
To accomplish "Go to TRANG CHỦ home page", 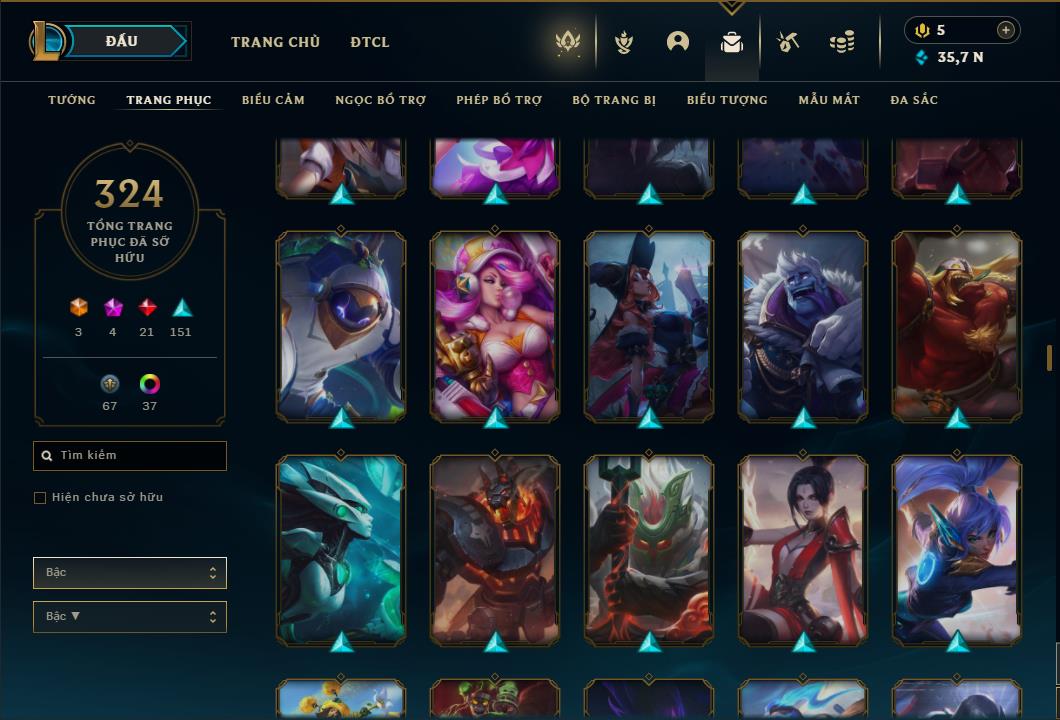I will click(x=275, y=42).
